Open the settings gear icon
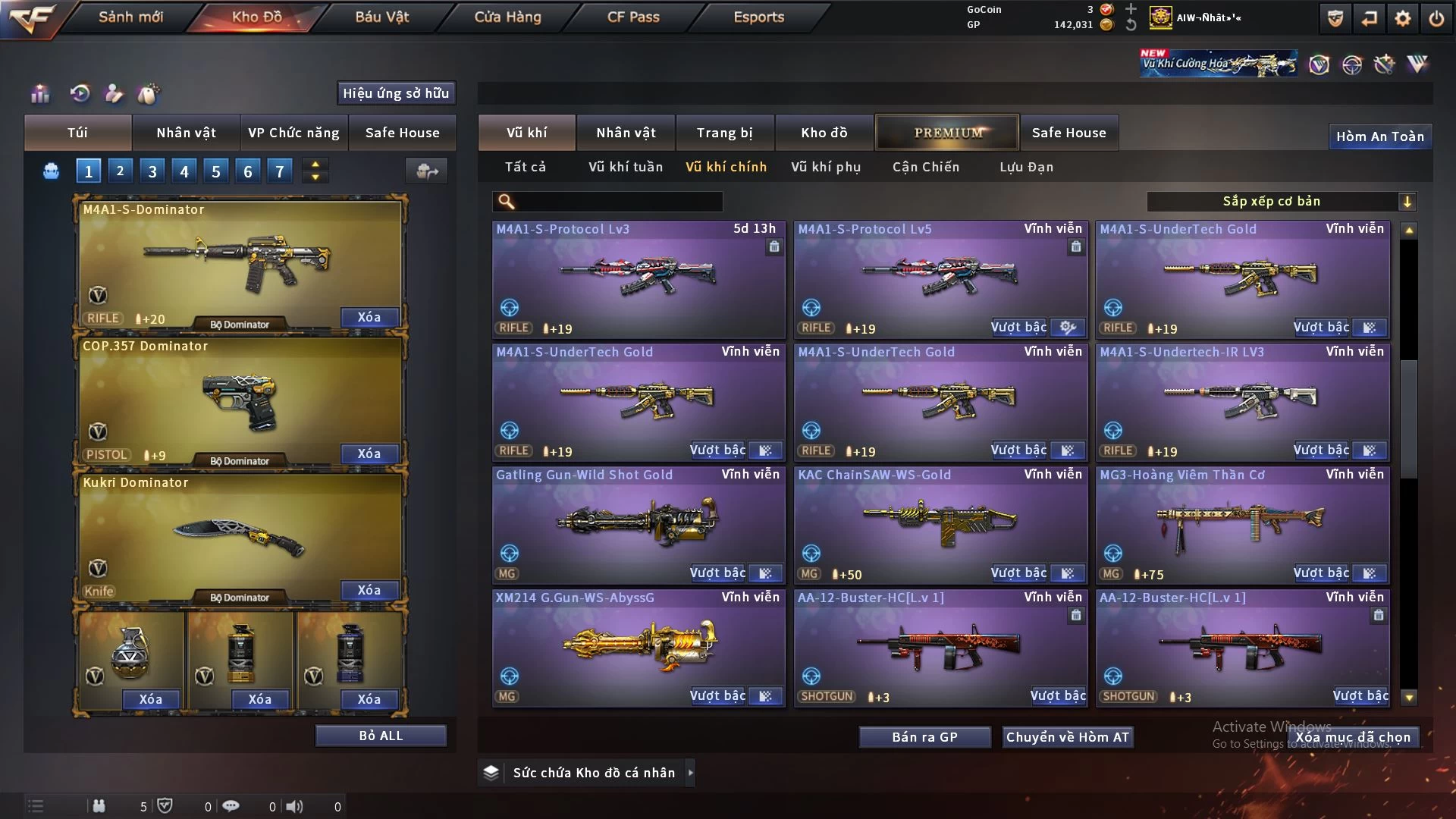1456x819 pixels. point(1402,18)
